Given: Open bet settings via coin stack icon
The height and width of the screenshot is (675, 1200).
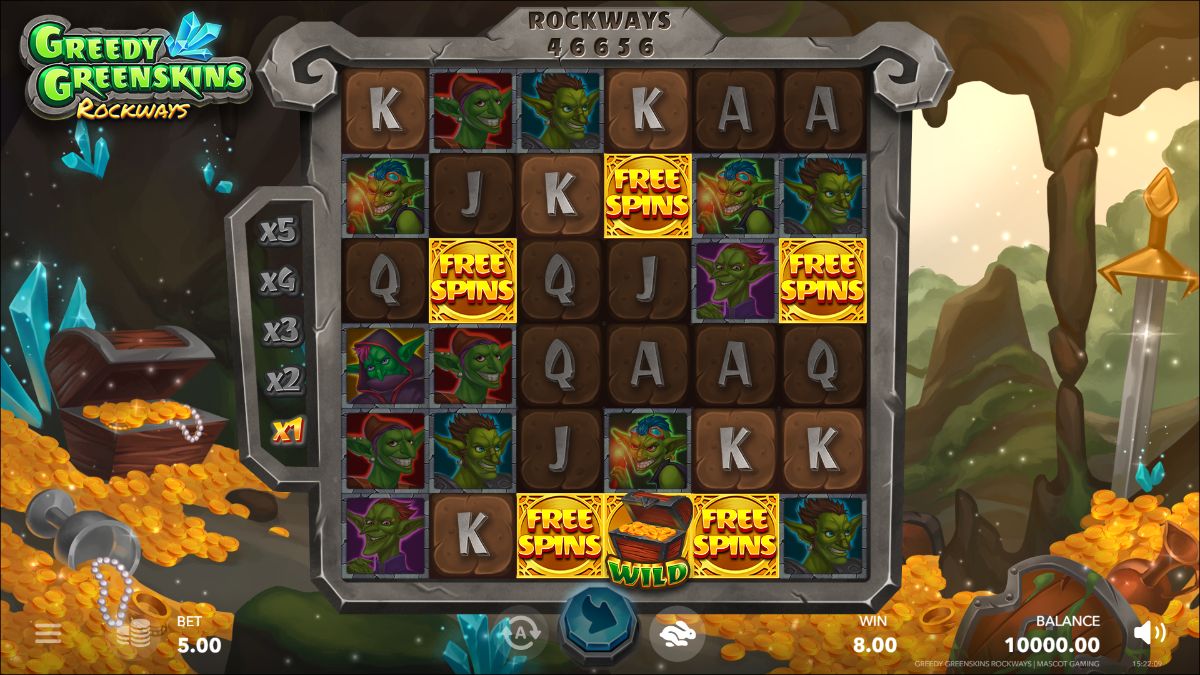Looking at the screenshot, I should pos(133,634).
